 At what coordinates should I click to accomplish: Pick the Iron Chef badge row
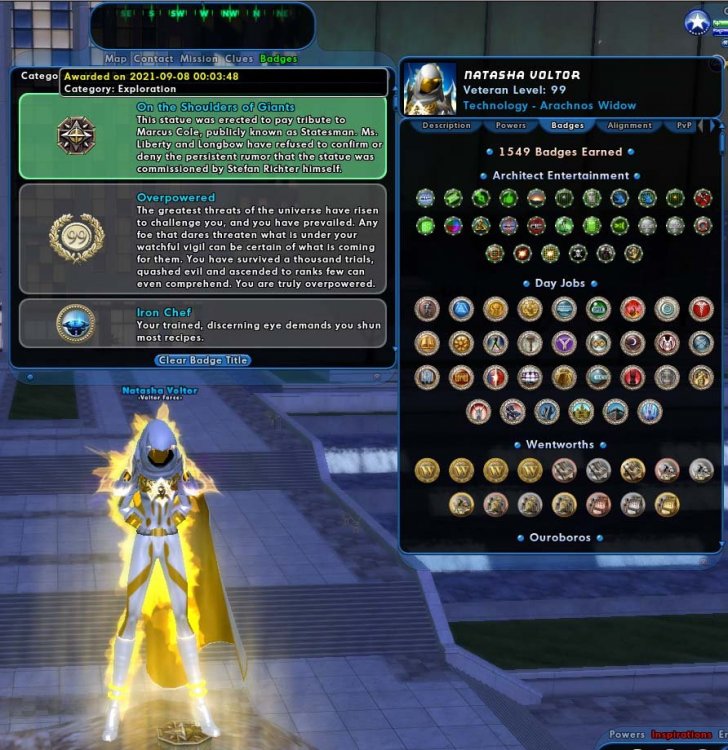coord(203,323)
